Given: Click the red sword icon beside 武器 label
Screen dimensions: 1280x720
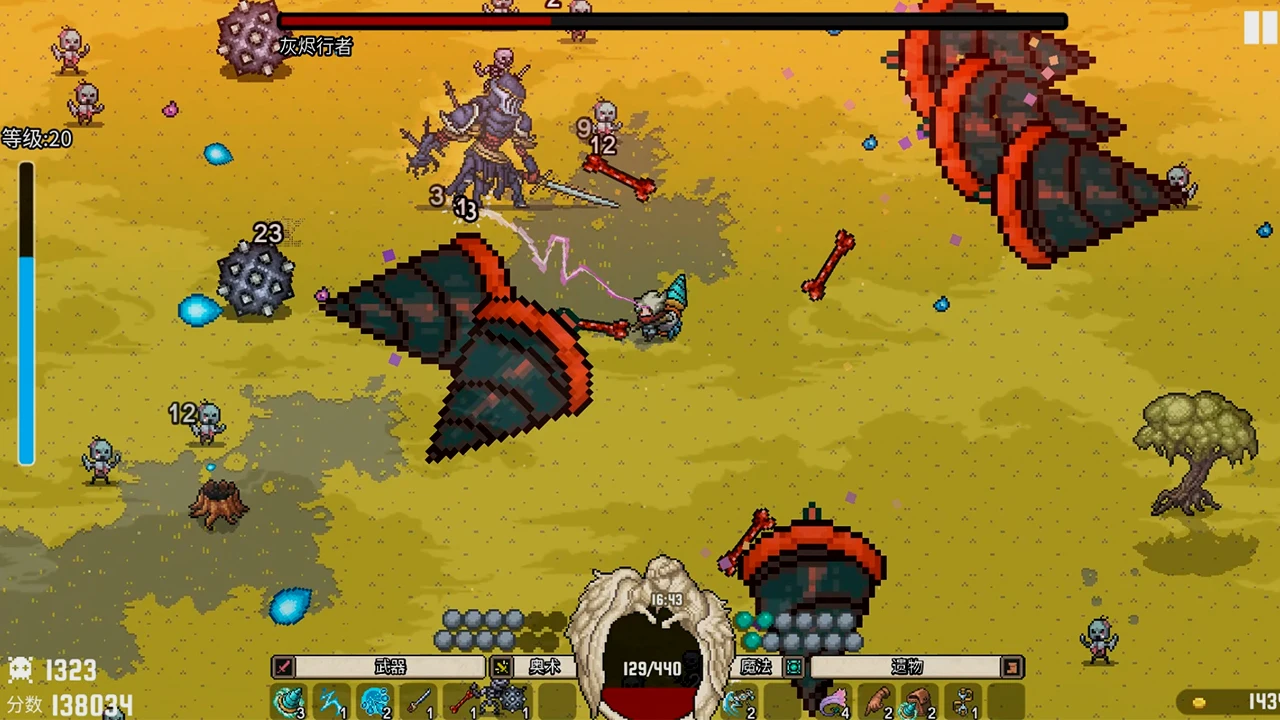Looking at the screenshot, I should click(x=285, y=666).
